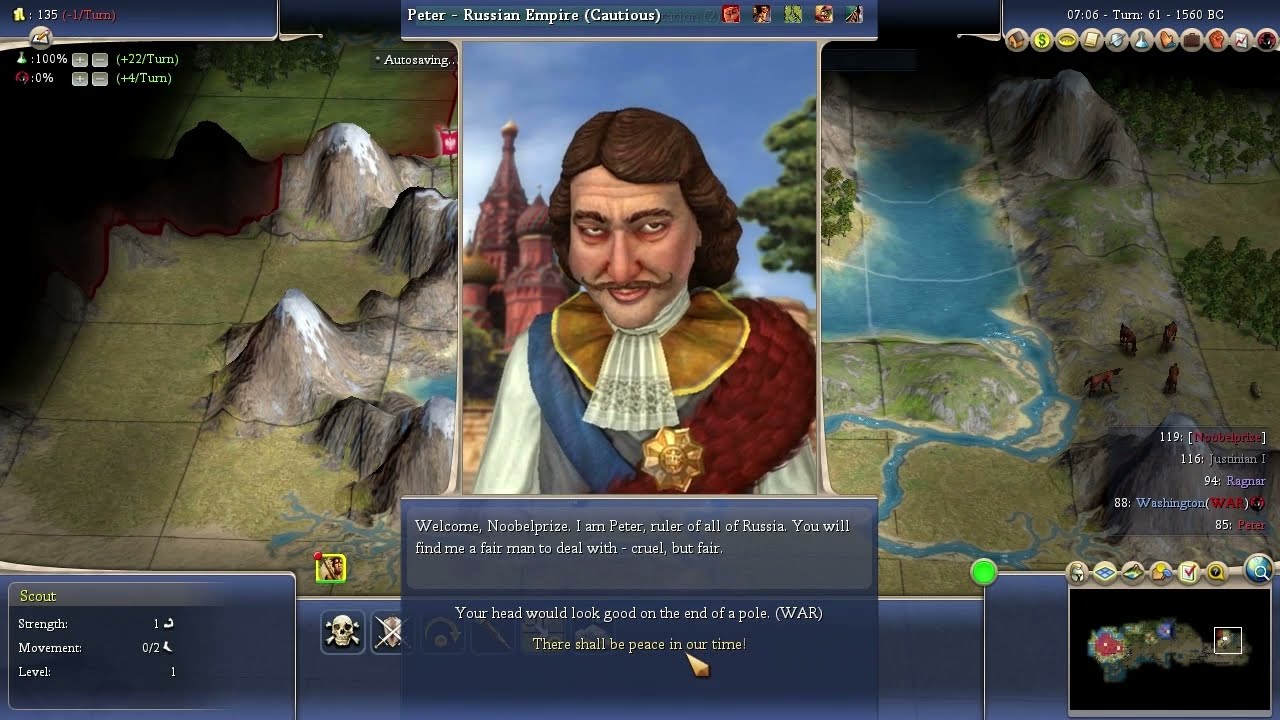Increase the research rate with the plus button
The width and height of the screenshot is (1280, 720).
(x=80, y=60)
